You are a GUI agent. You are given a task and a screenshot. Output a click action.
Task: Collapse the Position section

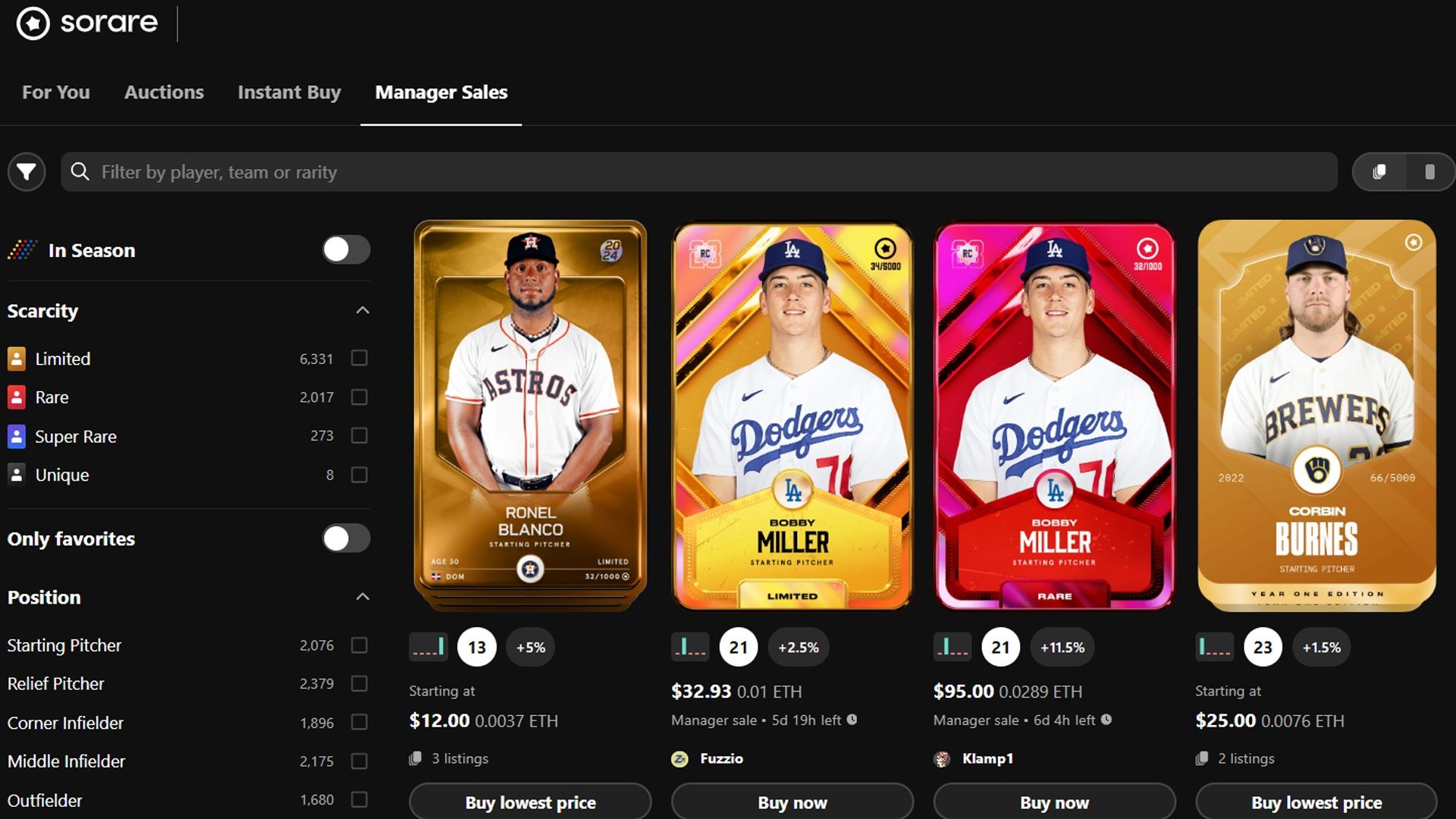tap(362, 597)
